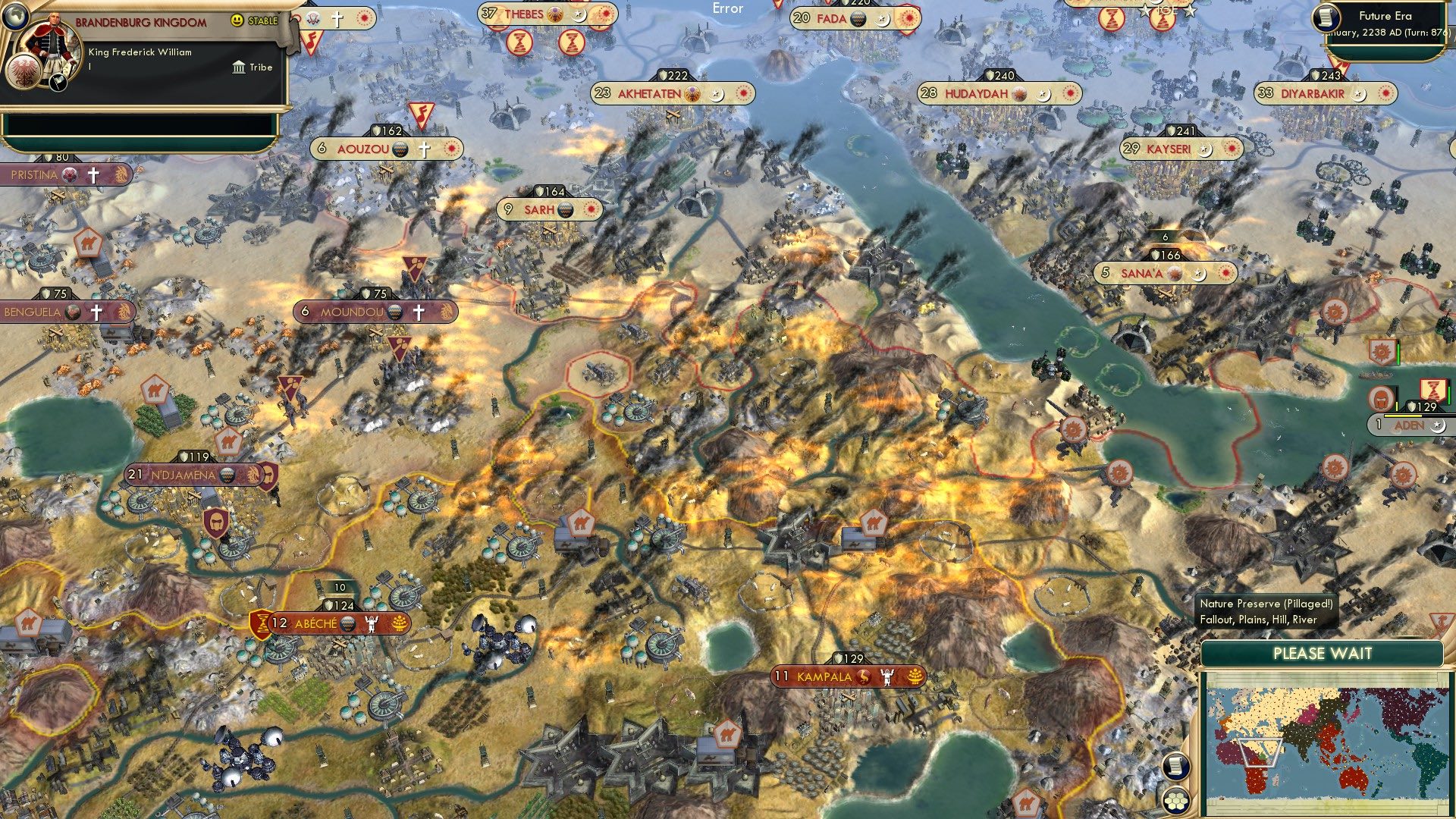The width and height of the screenshot is (1456, 819).
Task: Click the PLEASE WAIT turn button
Action: coord(1322,654)
